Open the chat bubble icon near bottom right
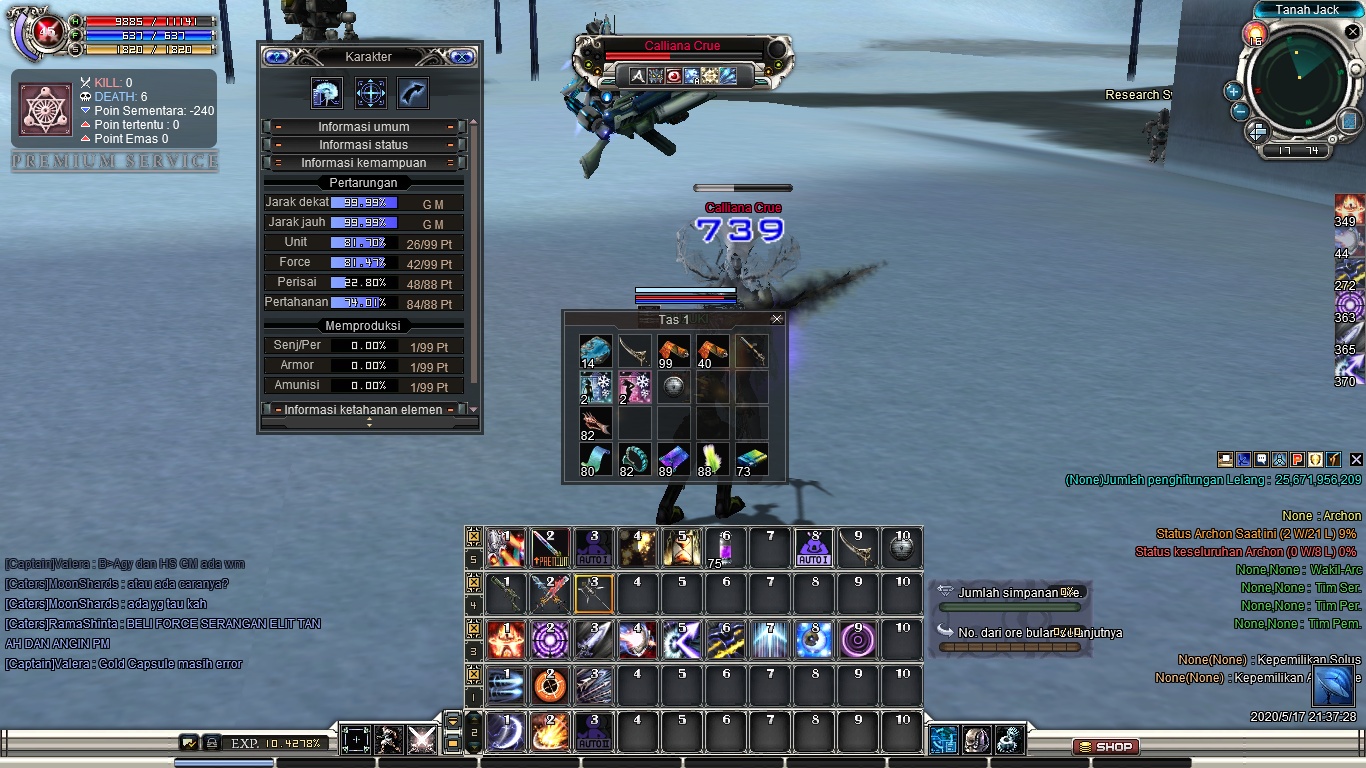 1261,459
